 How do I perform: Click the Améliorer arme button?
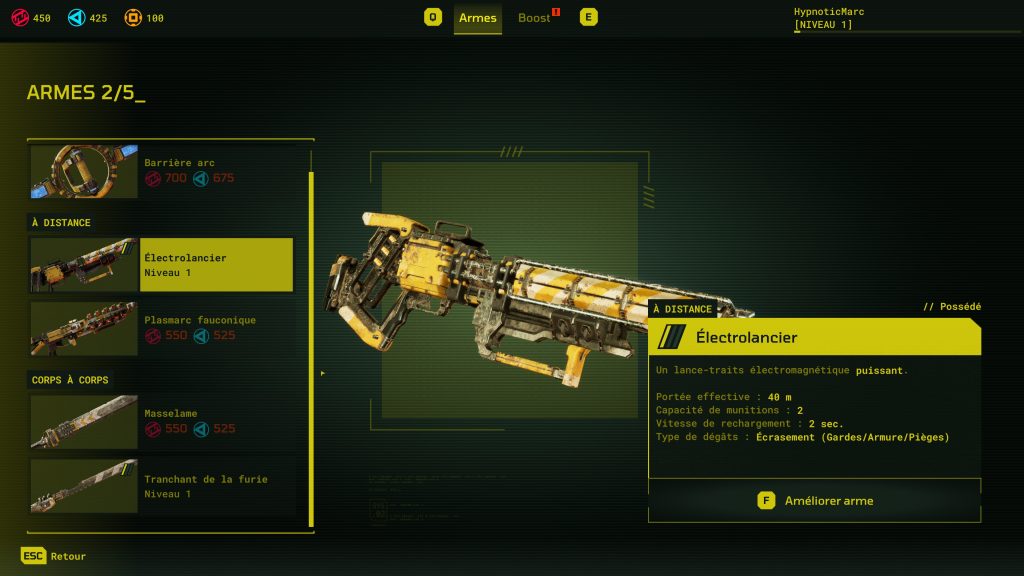[x=814, y=501]
